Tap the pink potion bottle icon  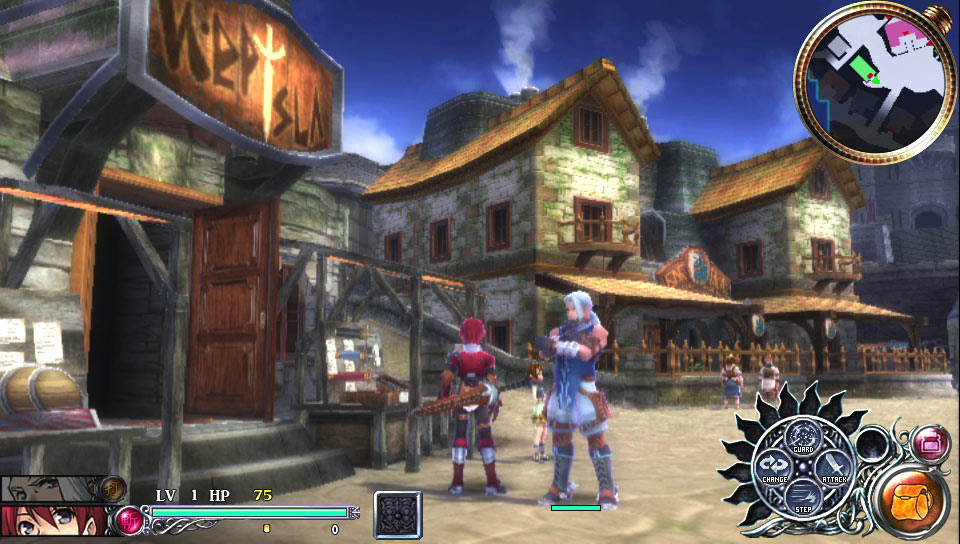932,441
